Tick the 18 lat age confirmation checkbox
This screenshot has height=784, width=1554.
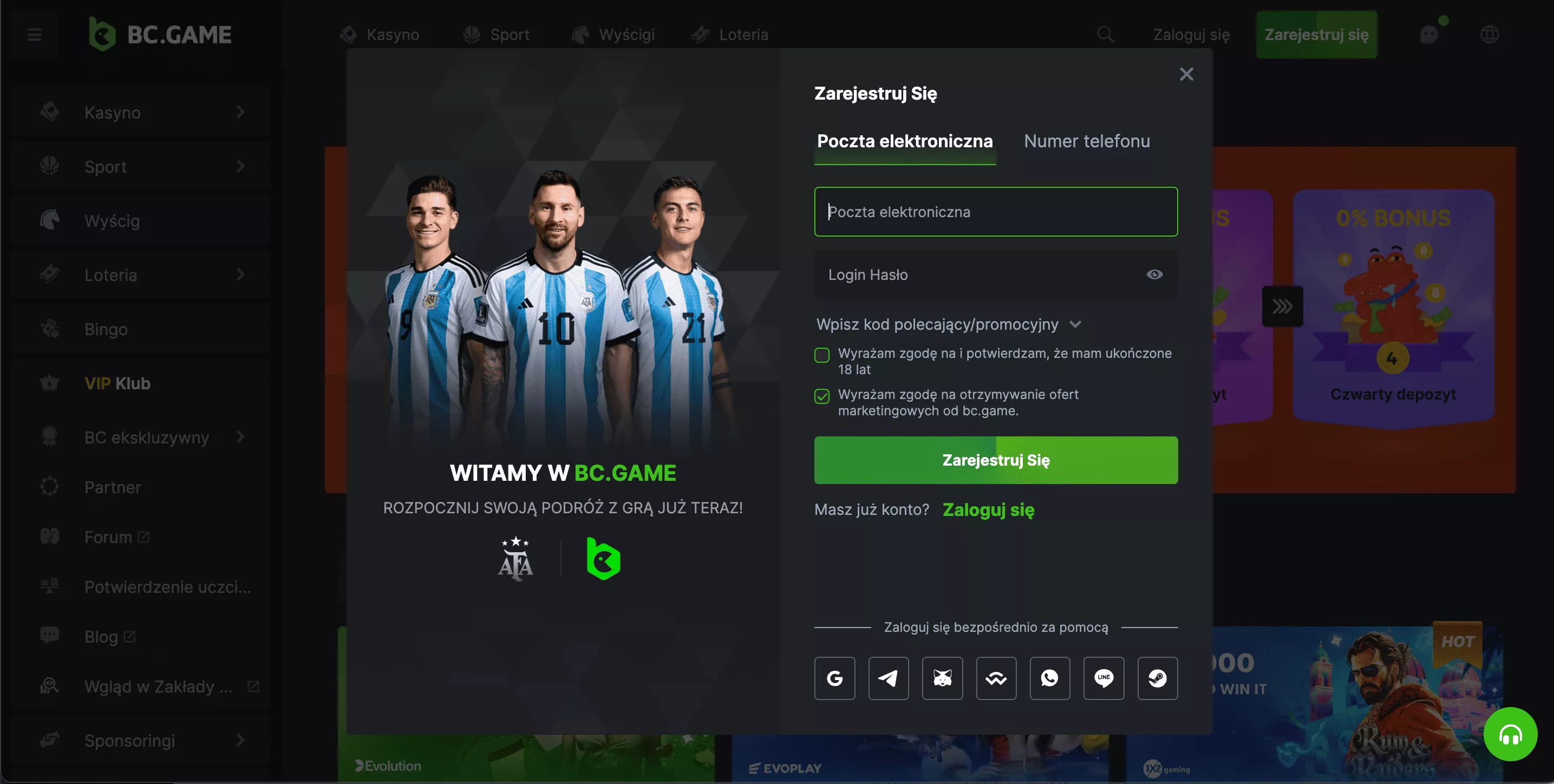click(x=821, y=355)
